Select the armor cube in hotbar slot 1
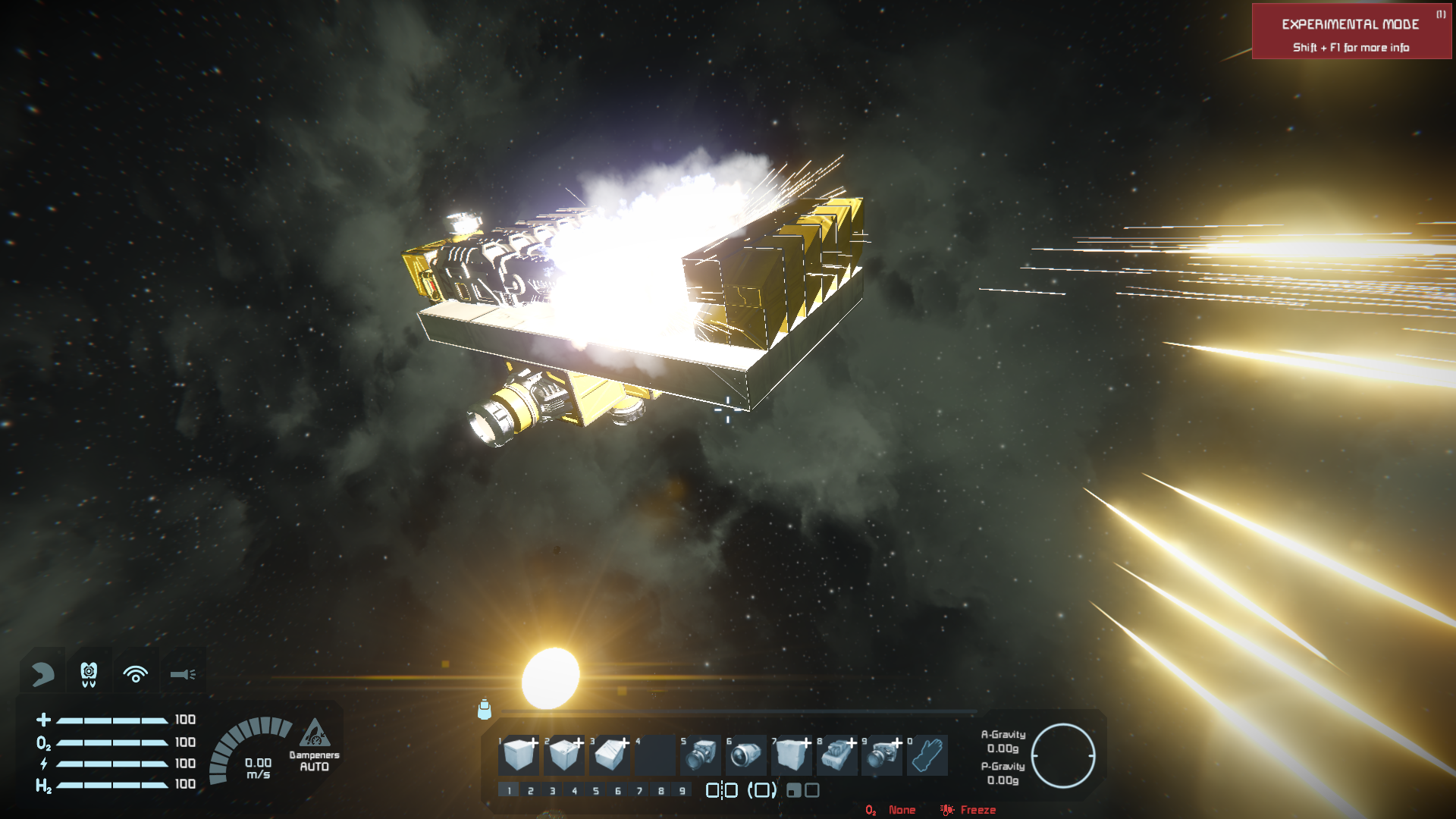This screenshot has height=819, width=1456. 519,755
